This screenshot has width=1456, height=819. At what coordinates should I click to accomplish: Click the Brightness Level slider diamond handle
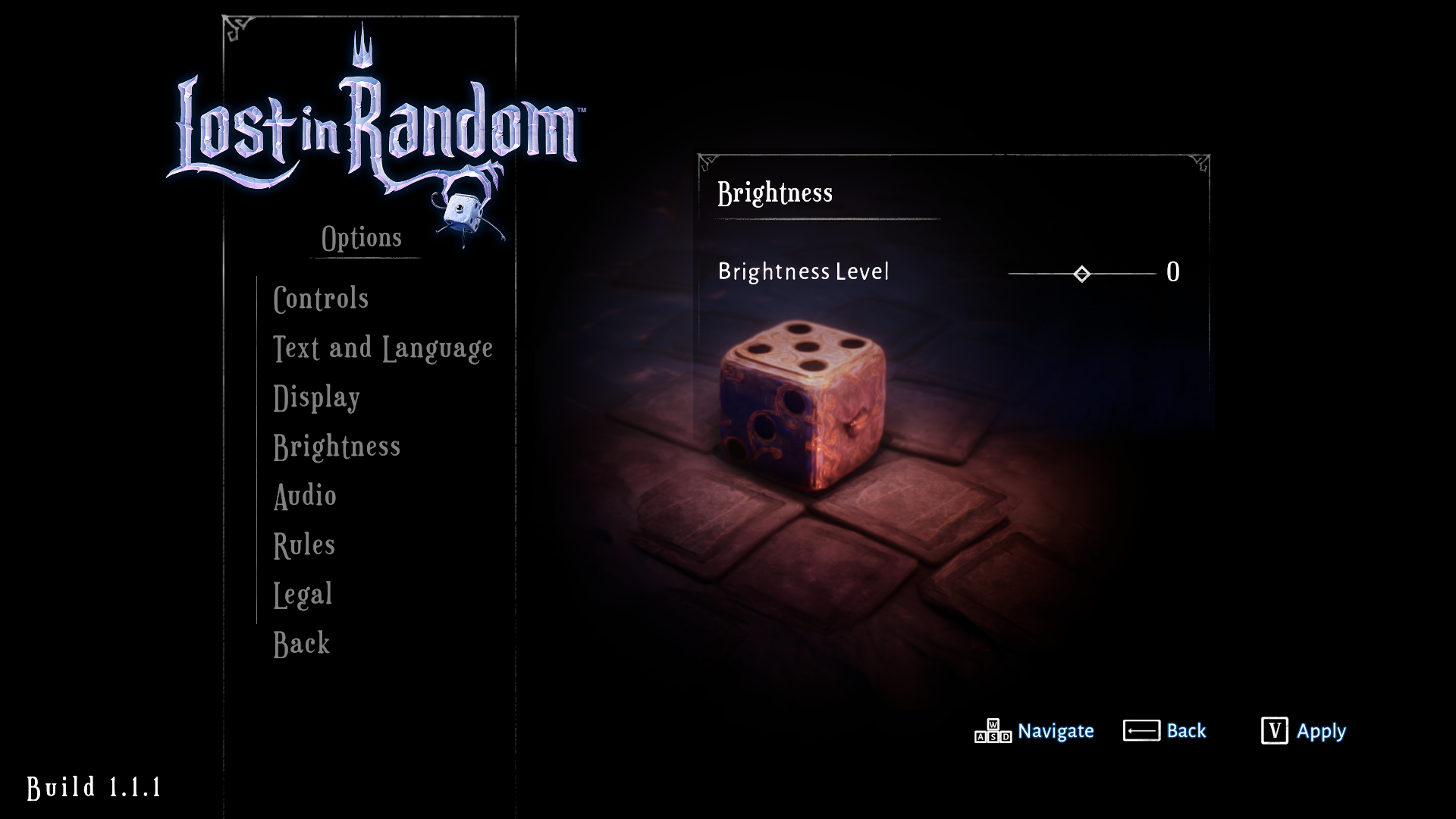click(1081, 272)
